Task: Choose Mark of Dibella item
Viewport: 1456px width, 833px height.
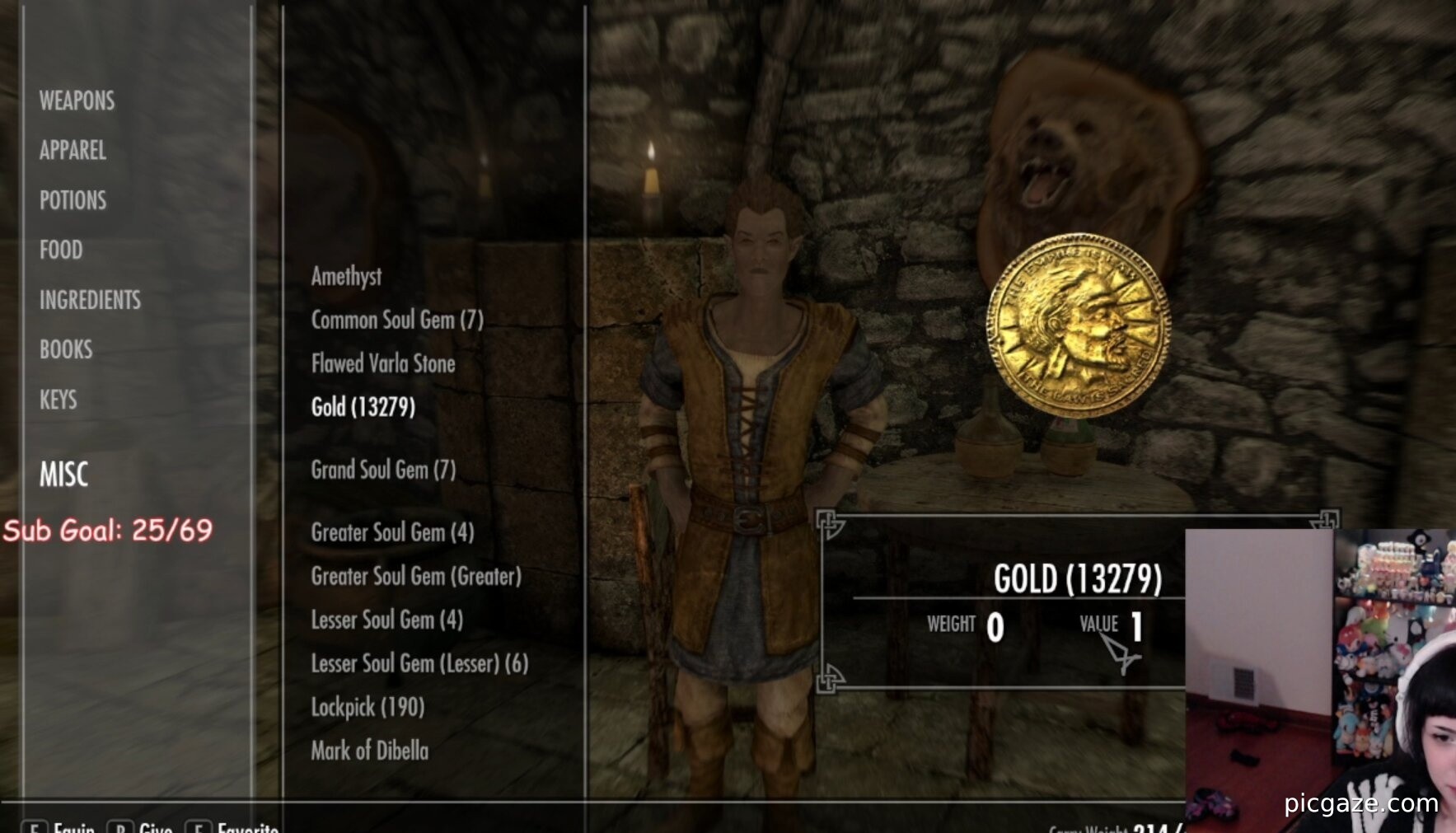Action: click(x=370, y=751)
